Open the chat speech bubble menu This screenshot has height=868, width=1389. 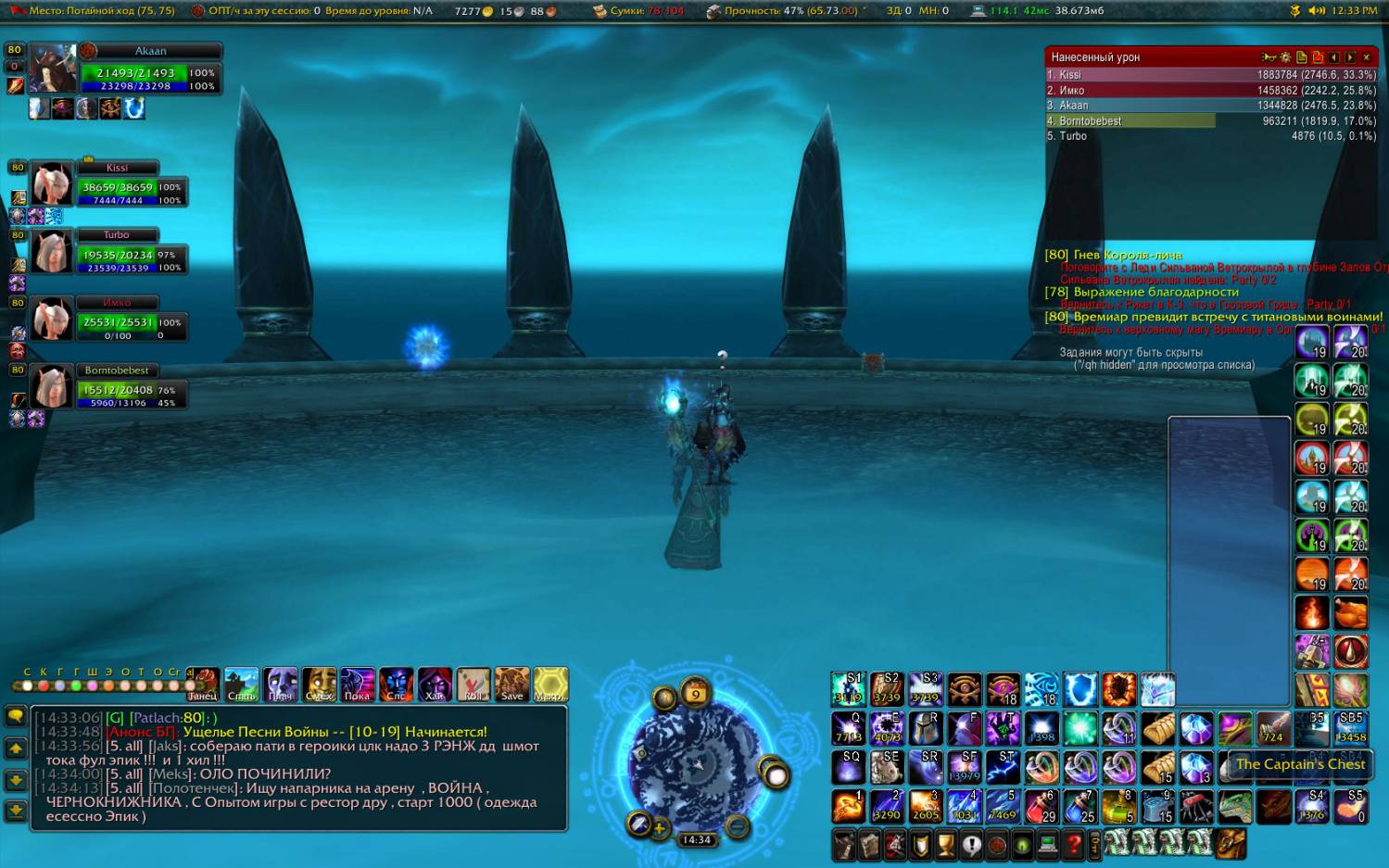click(16, 716)
